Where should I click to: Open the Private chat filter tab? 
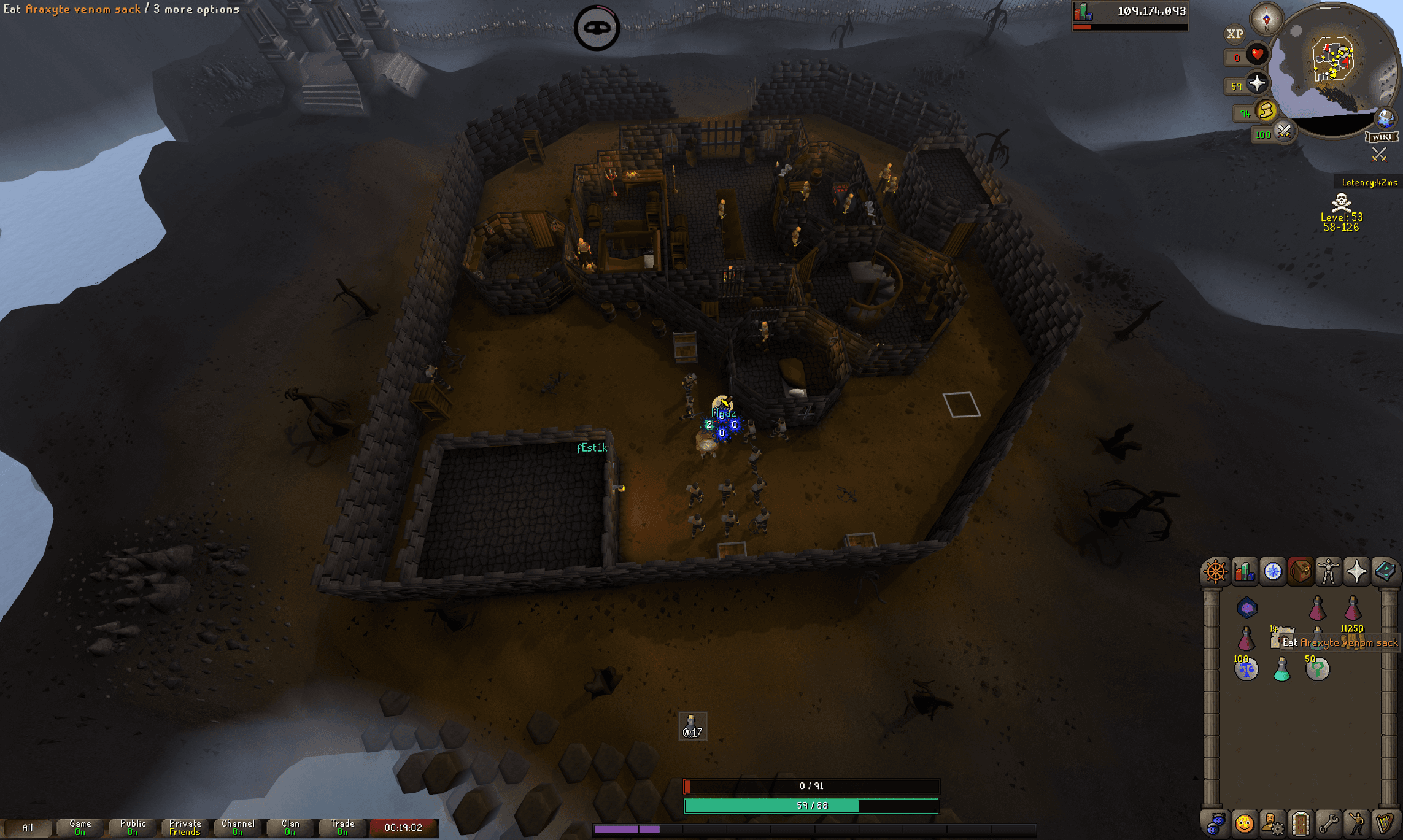[185, 828]
